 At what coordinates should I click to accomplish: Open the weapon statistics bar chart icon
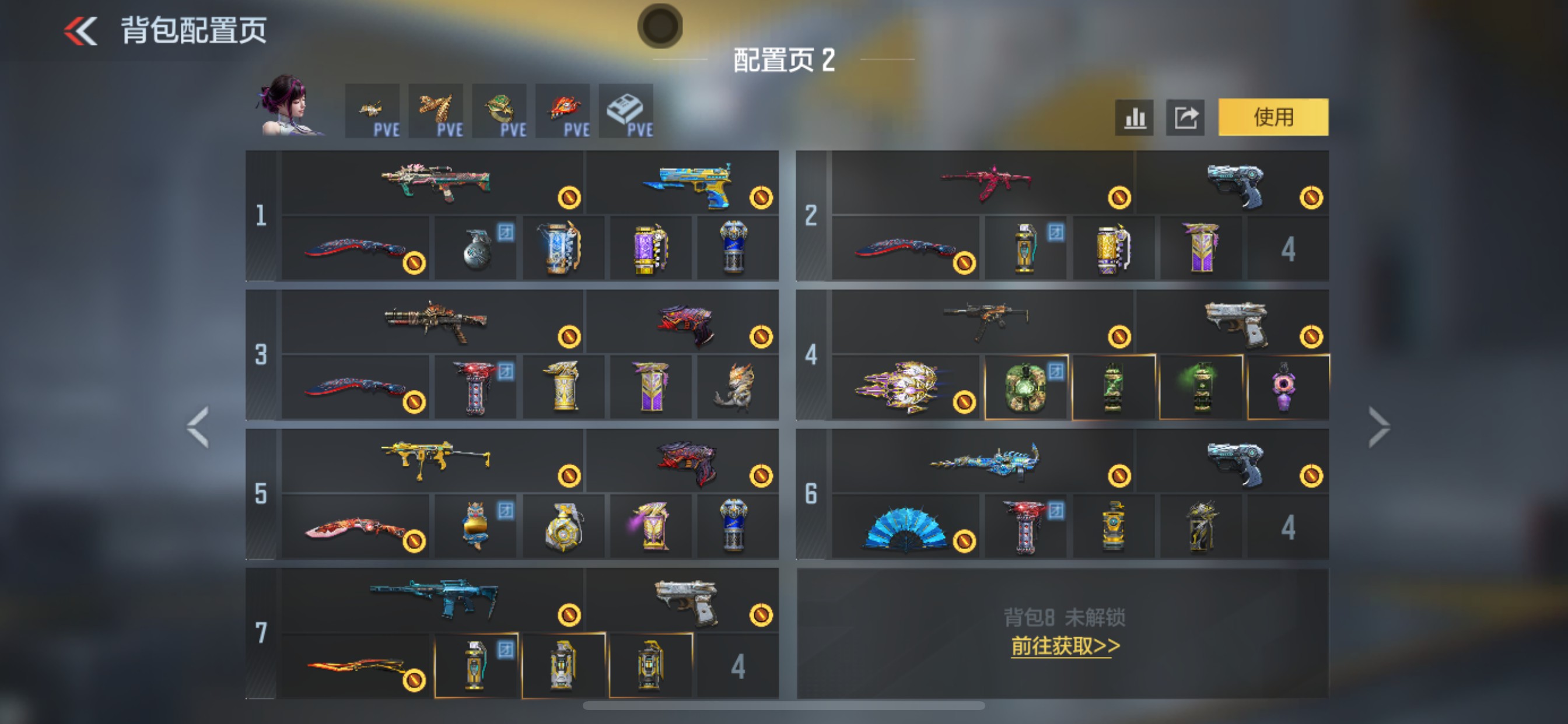pyautogui.click(x=1133, y=117)
